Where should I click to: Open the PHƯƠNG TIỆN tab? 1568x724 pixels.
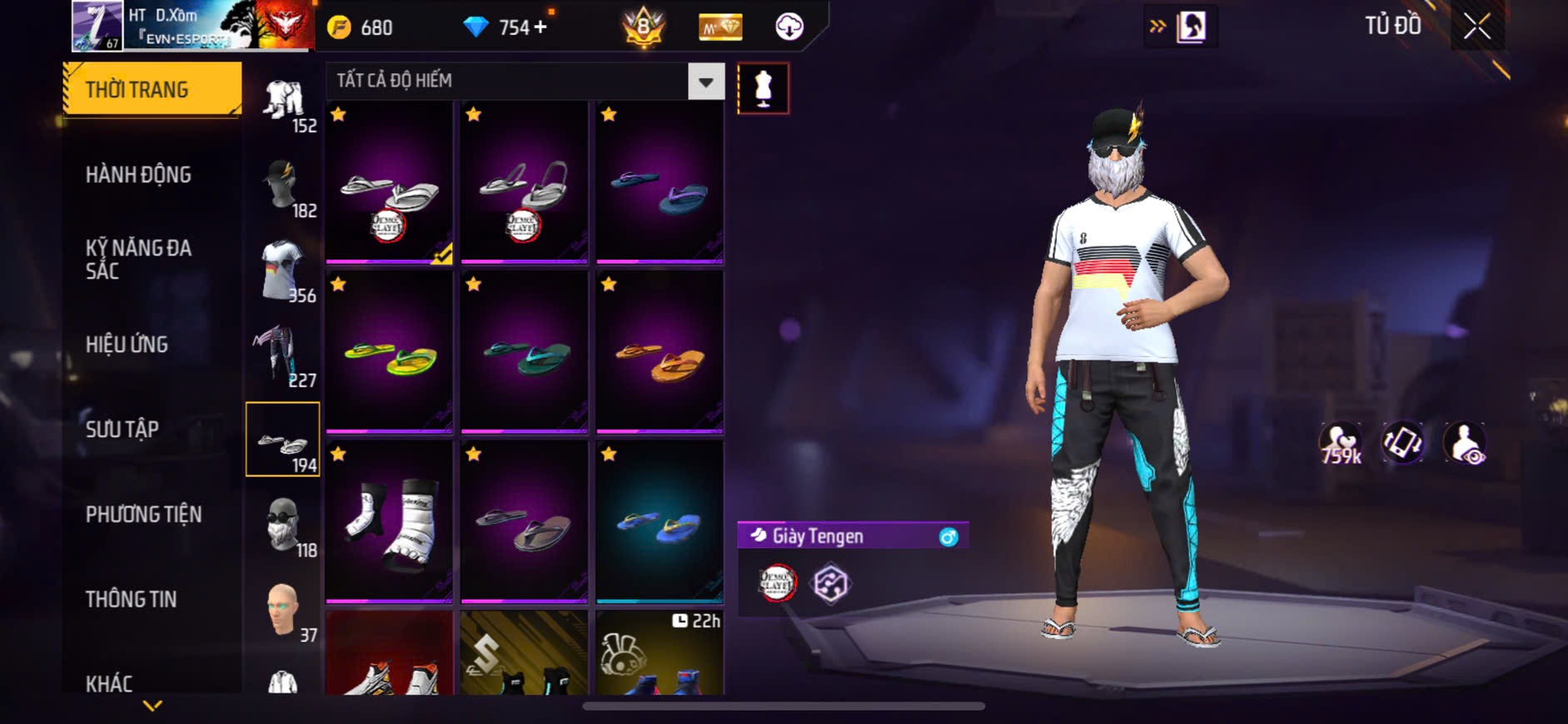[x=143, y=514]
